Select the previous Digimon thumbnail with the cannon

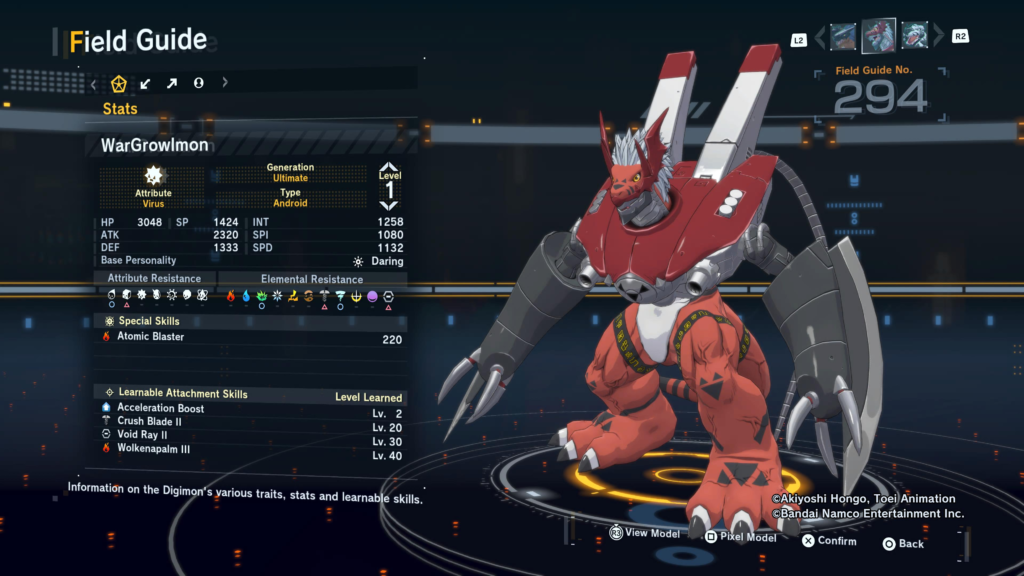(843, 37)
